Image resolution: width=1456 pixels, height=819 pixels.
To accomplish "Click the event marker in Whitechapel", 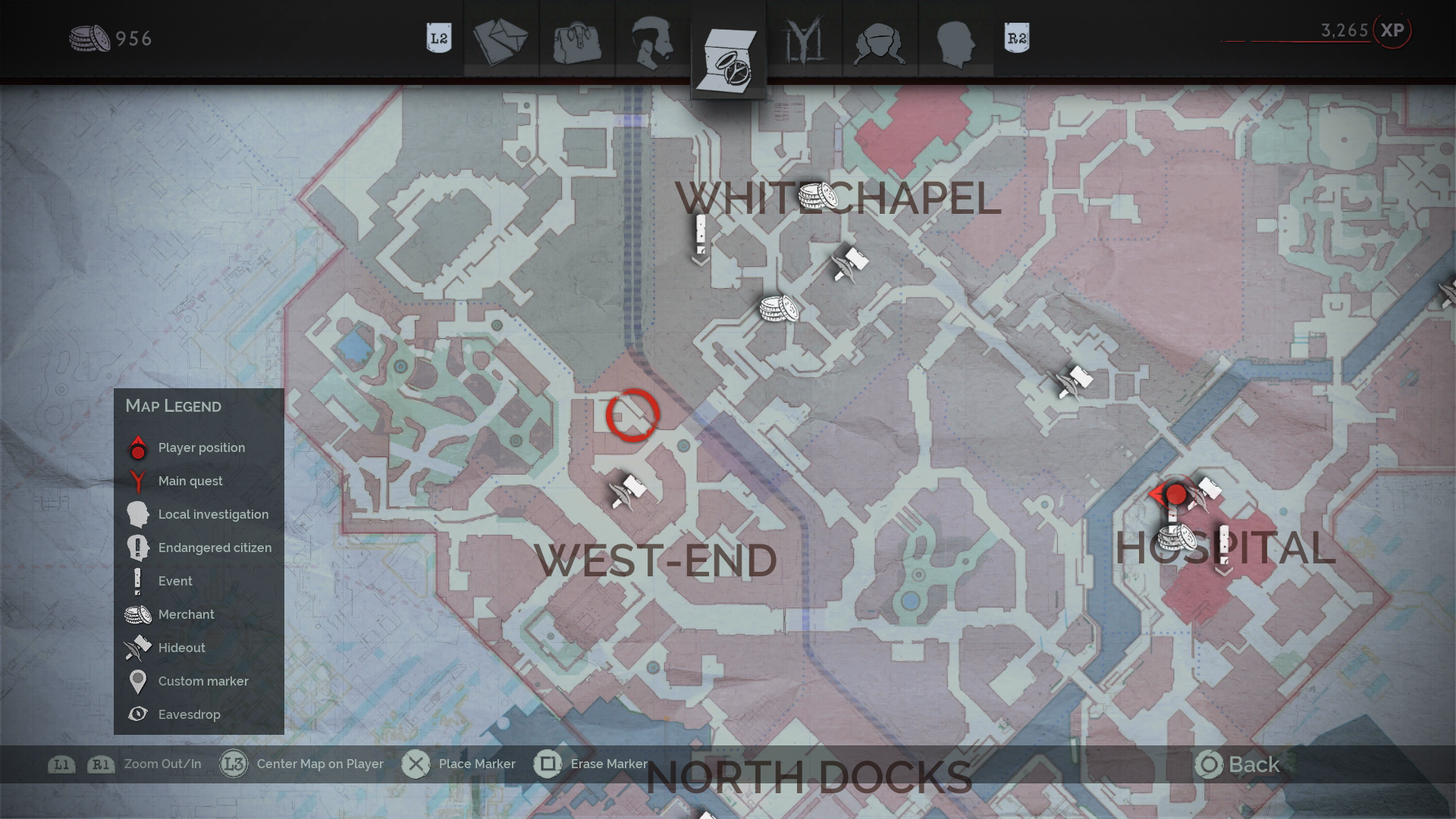I will (701, 237).
